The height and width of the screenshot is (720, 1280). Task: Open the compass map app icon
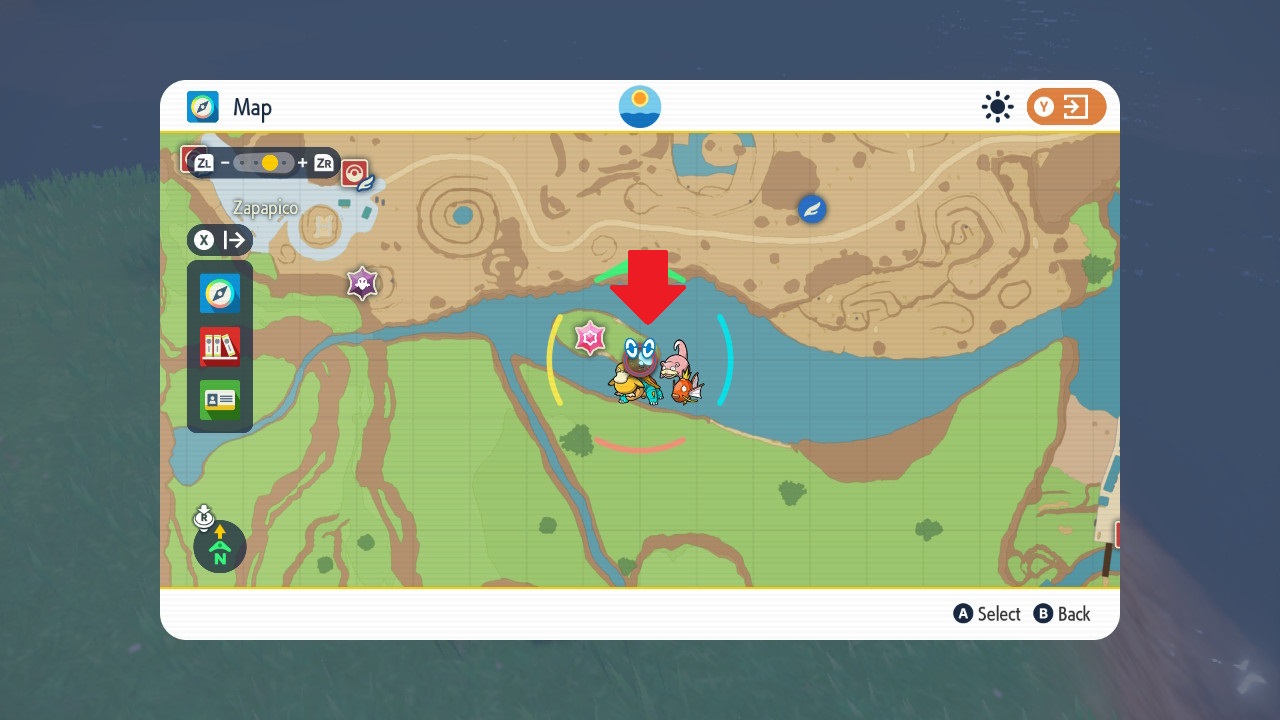[220, 294]
